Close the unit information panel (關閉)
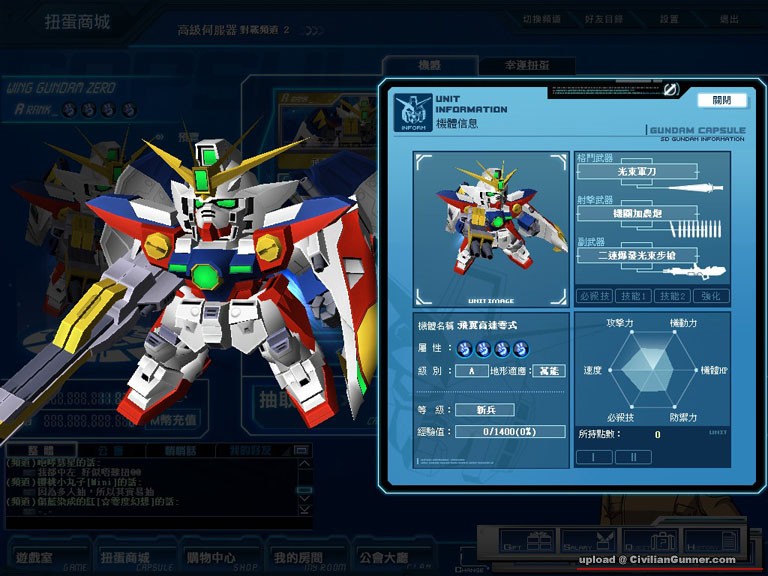Screen dimensions: 768x576 [x=722, y=100]
